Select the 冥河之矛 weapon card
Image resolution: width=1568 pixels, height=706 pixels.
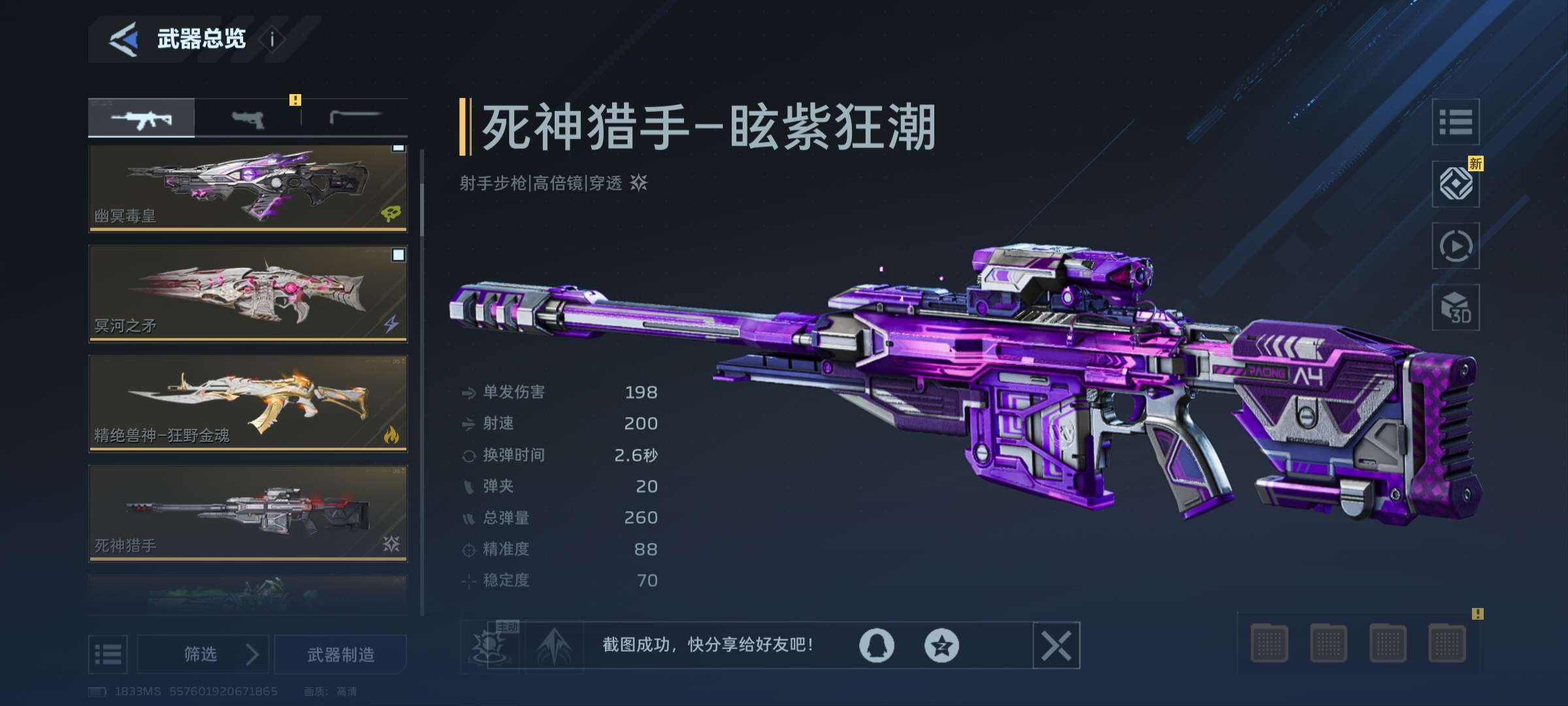tap(248, 294)
